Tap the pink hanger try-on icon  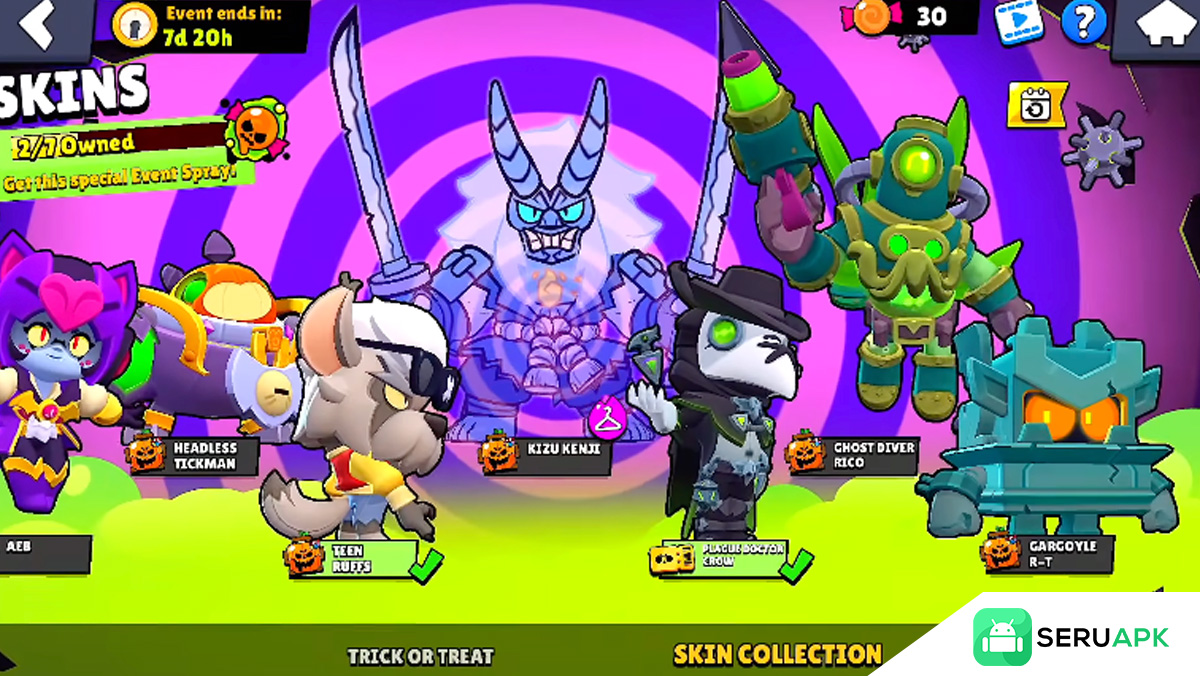[x=605, y=416]
